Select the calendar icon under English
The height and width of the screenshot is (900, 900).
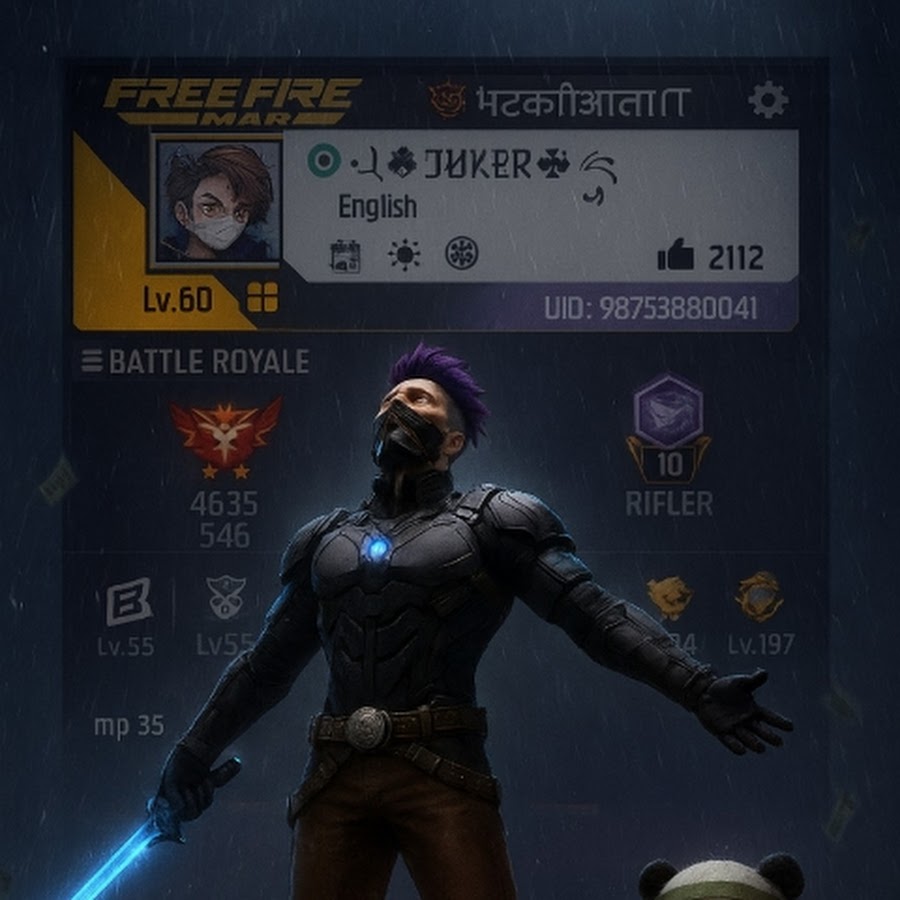click(345, 256)
